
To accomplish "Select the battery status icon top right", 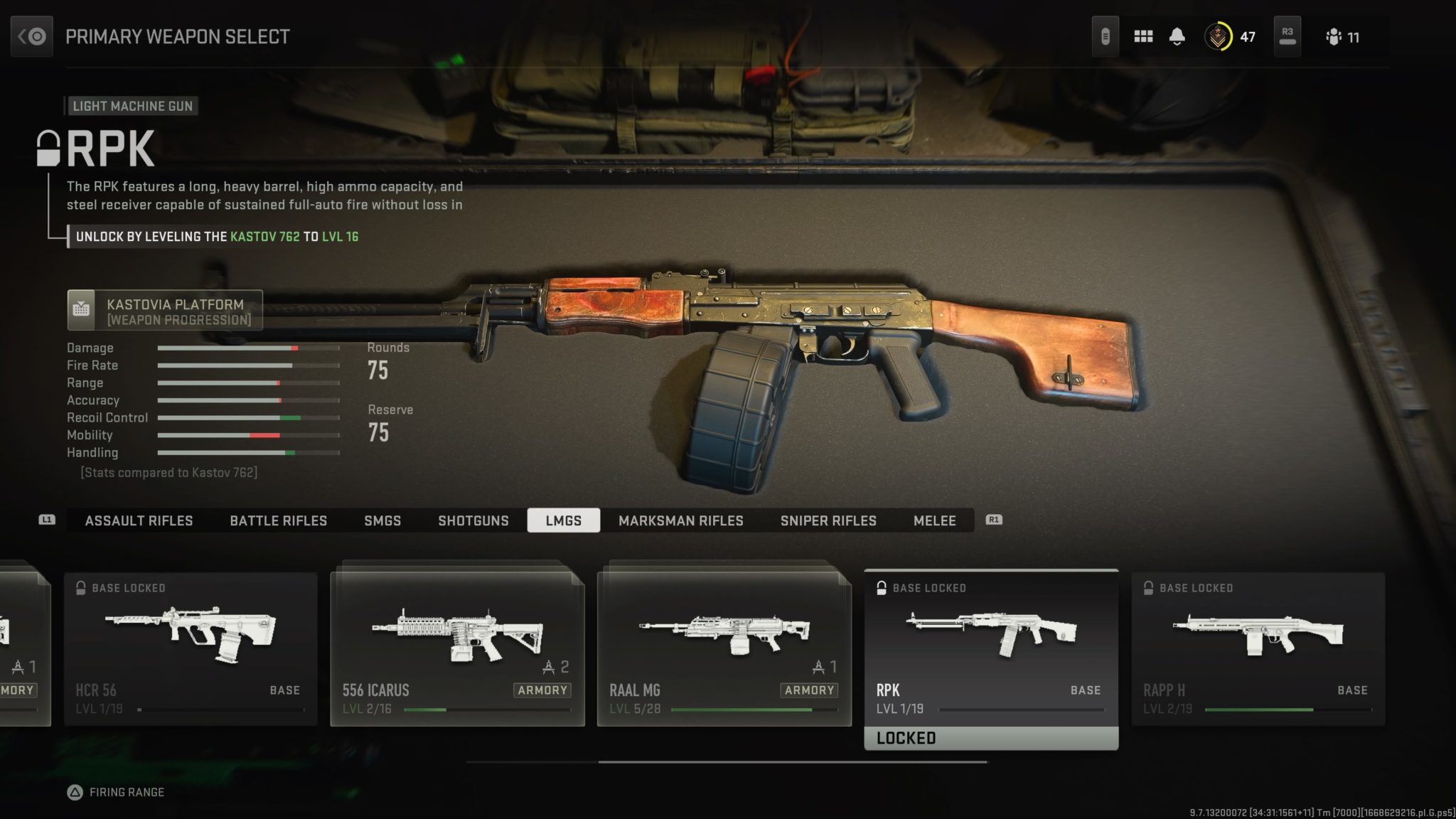I will (1106, 36).
